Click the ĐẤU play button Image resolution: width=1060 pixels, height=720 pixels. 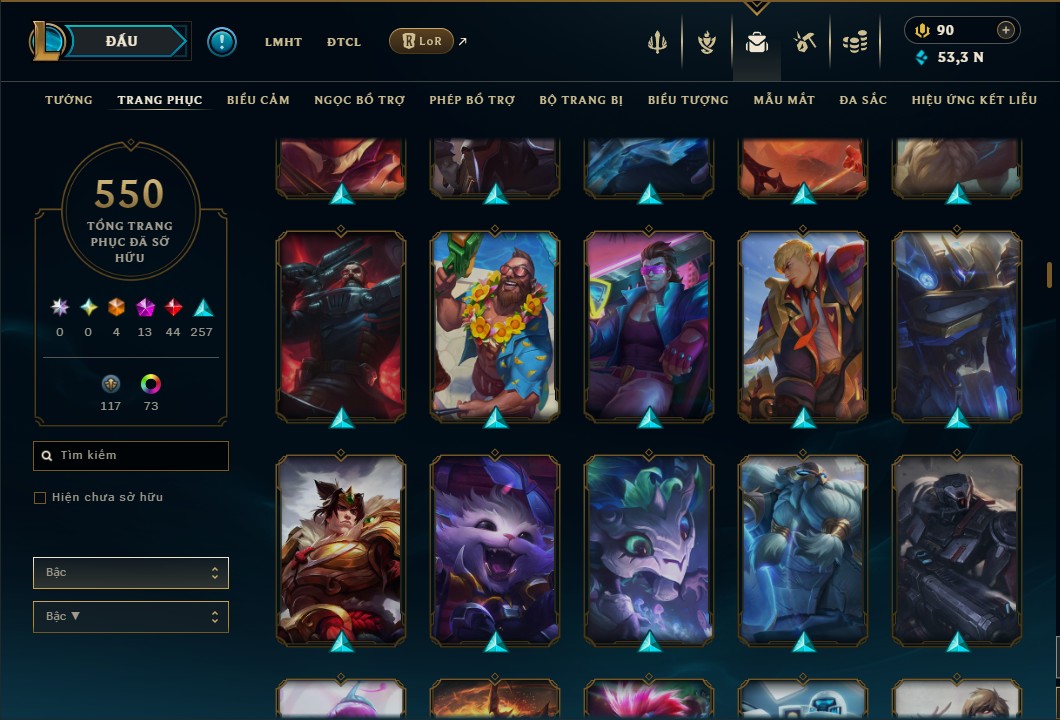pos(122,41)
